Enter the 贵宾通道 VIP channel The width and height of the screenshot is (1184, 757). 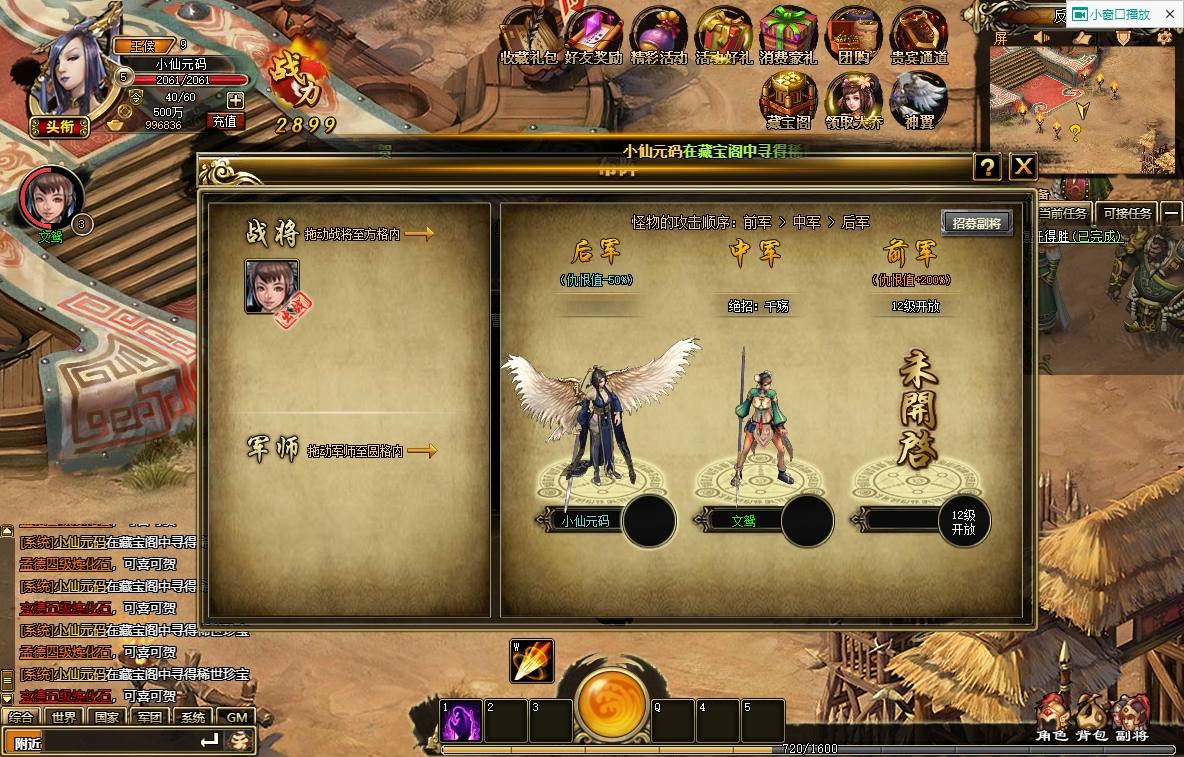coord(918,35)
